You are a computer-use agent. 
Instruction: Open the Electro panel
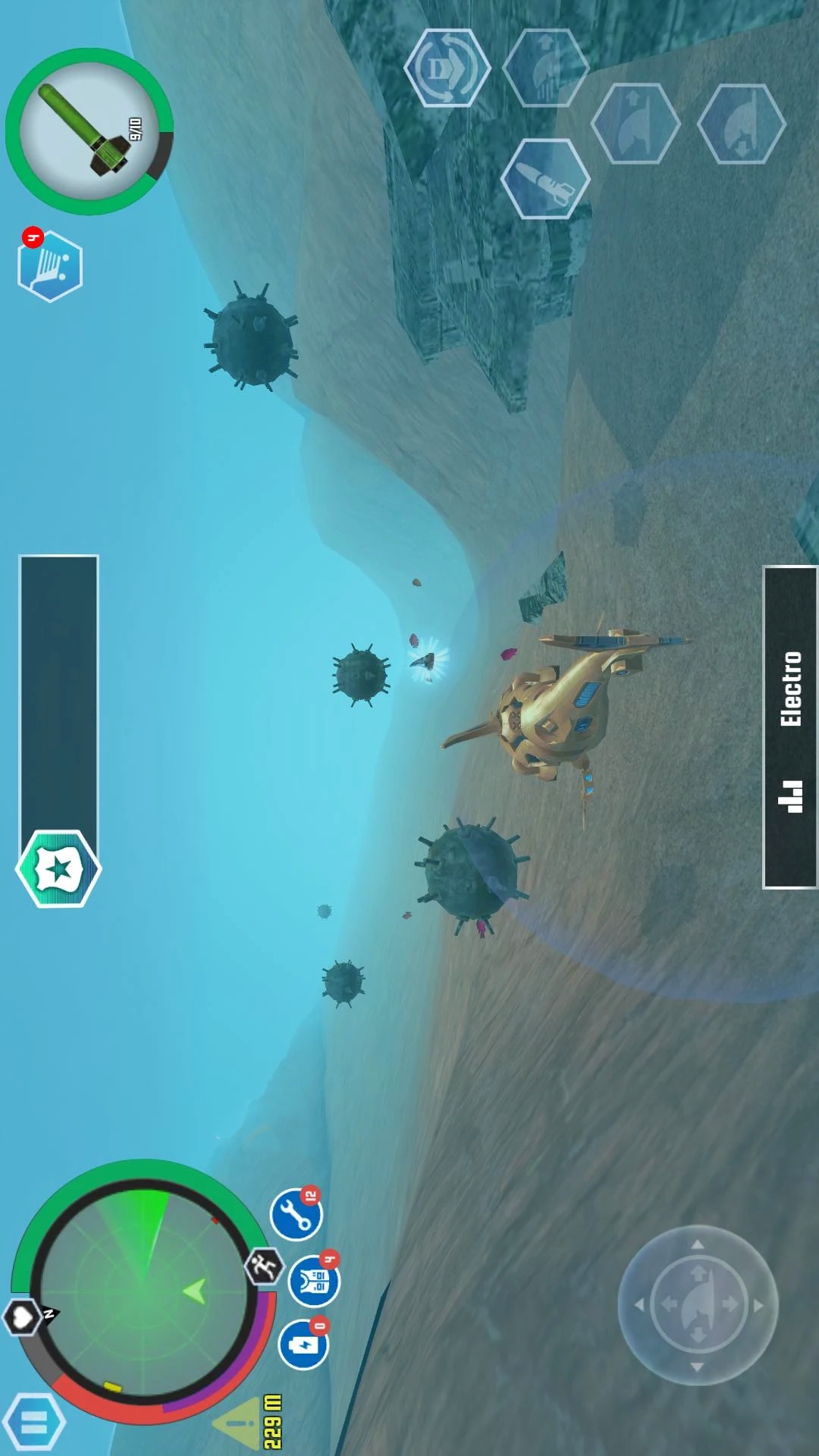[x=790, y=726]
